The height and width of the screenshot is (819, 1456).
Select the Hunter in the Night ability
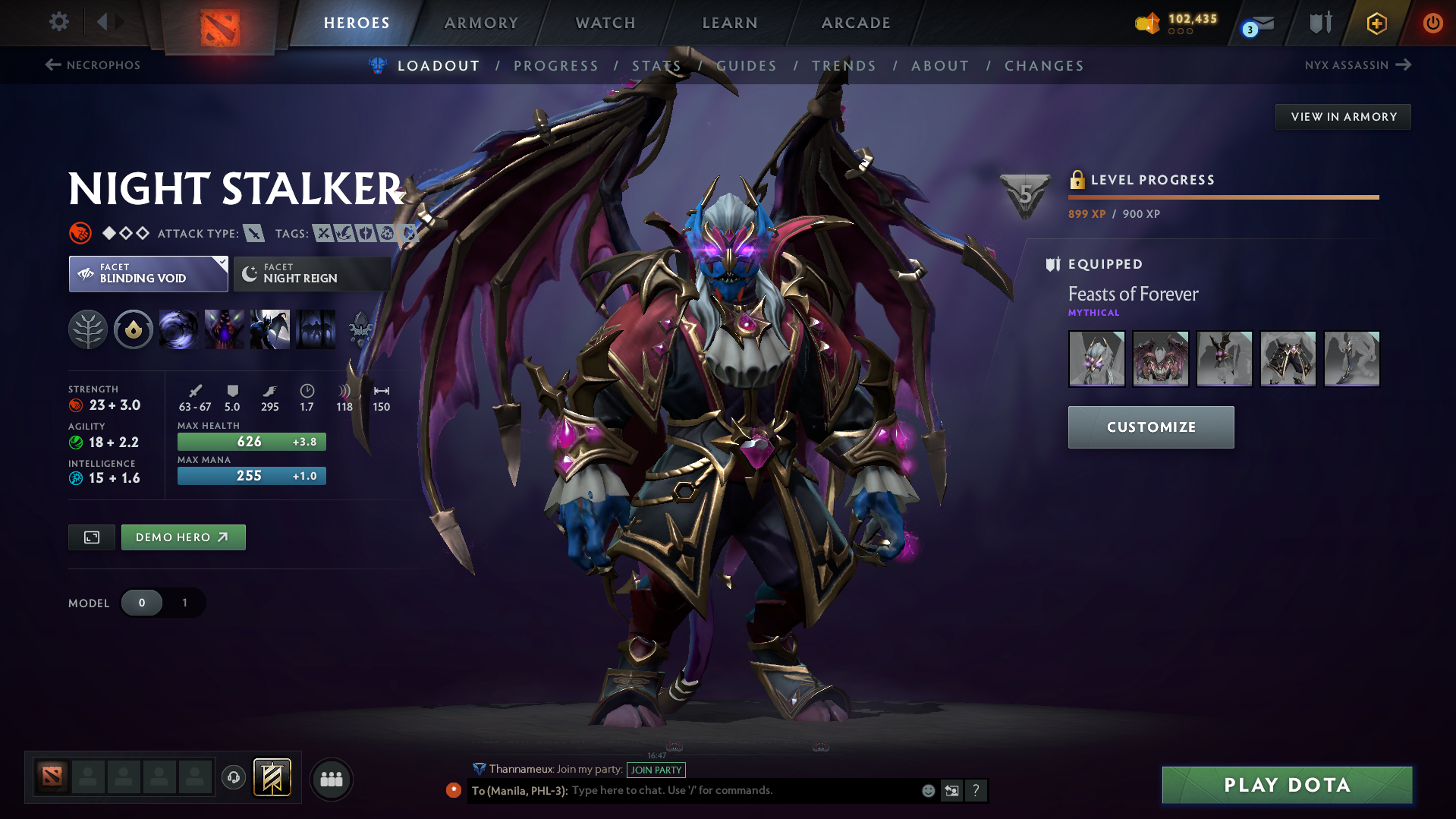point(270,329)
